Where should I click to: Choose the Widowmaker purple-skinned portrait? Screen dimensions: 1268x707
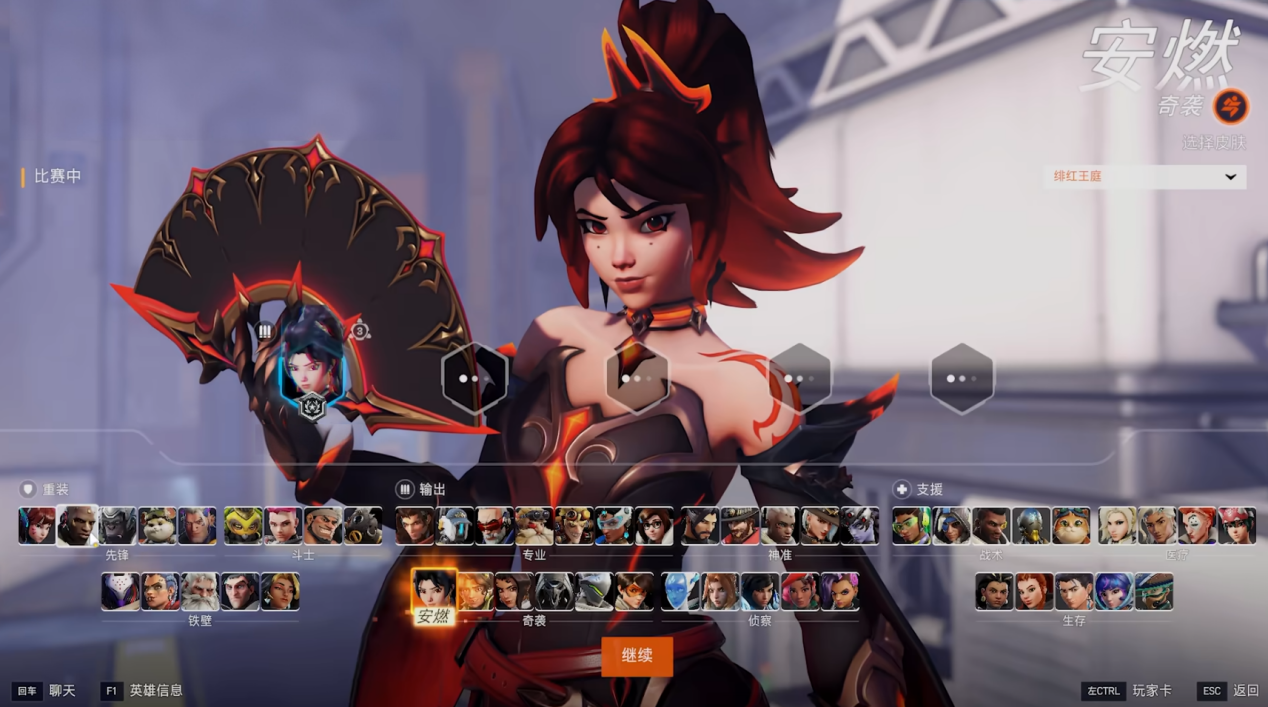point(860,526)
